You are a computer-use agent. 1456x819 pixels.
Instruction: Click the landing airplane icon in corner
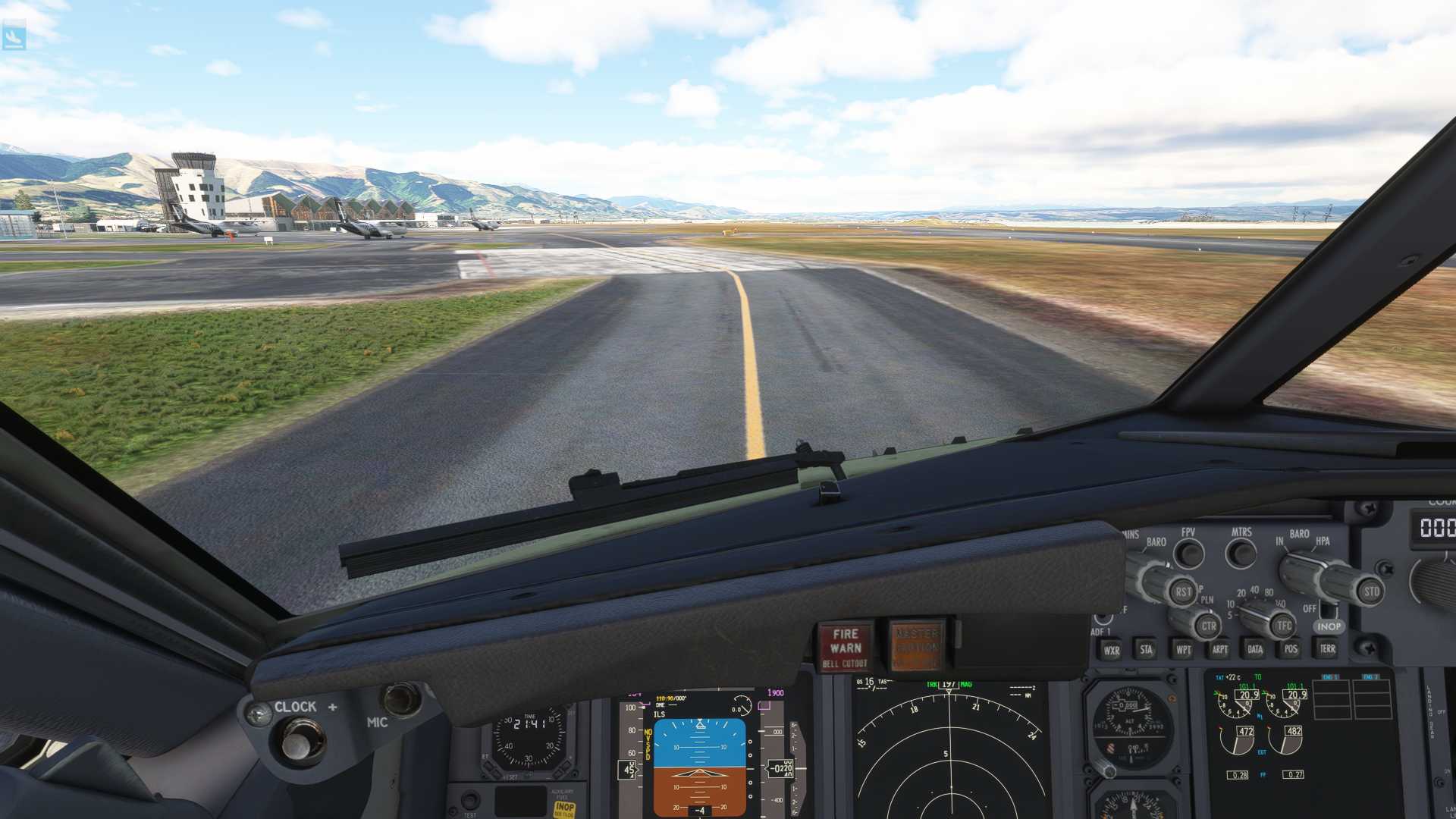coord(14,36)
